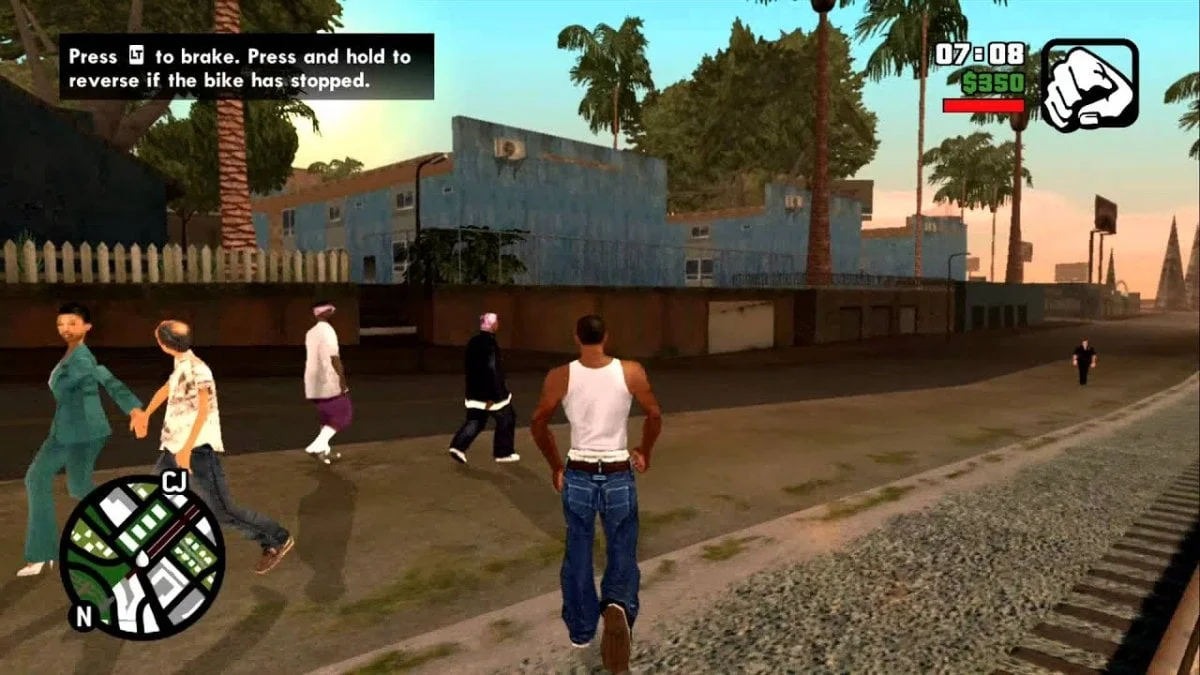Click the north N marker on radar
1200x675 pixels.
click(x=83, y=615)
